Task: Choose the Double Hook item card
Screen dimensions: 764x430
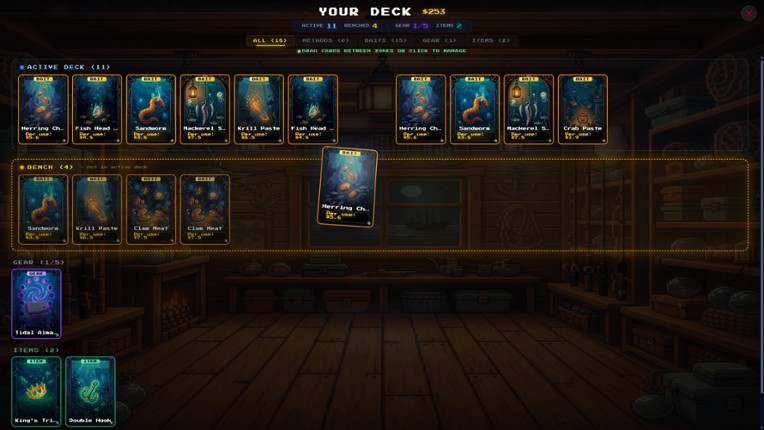Action: [x=90, y=392]
